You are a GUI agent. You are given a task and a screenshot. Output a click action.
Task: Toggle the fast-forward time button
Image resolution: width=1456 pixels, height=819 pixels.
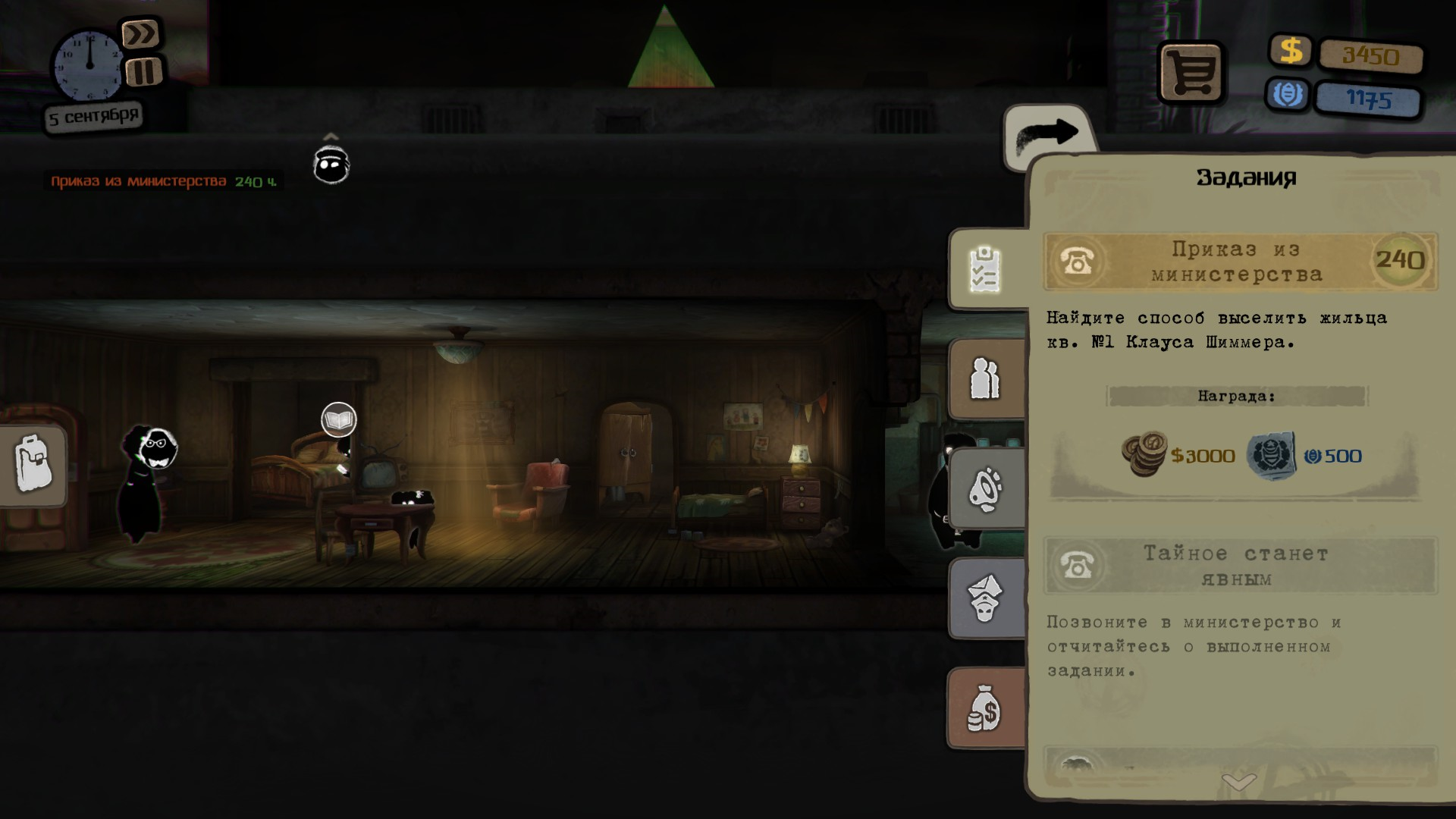(140, 34)
